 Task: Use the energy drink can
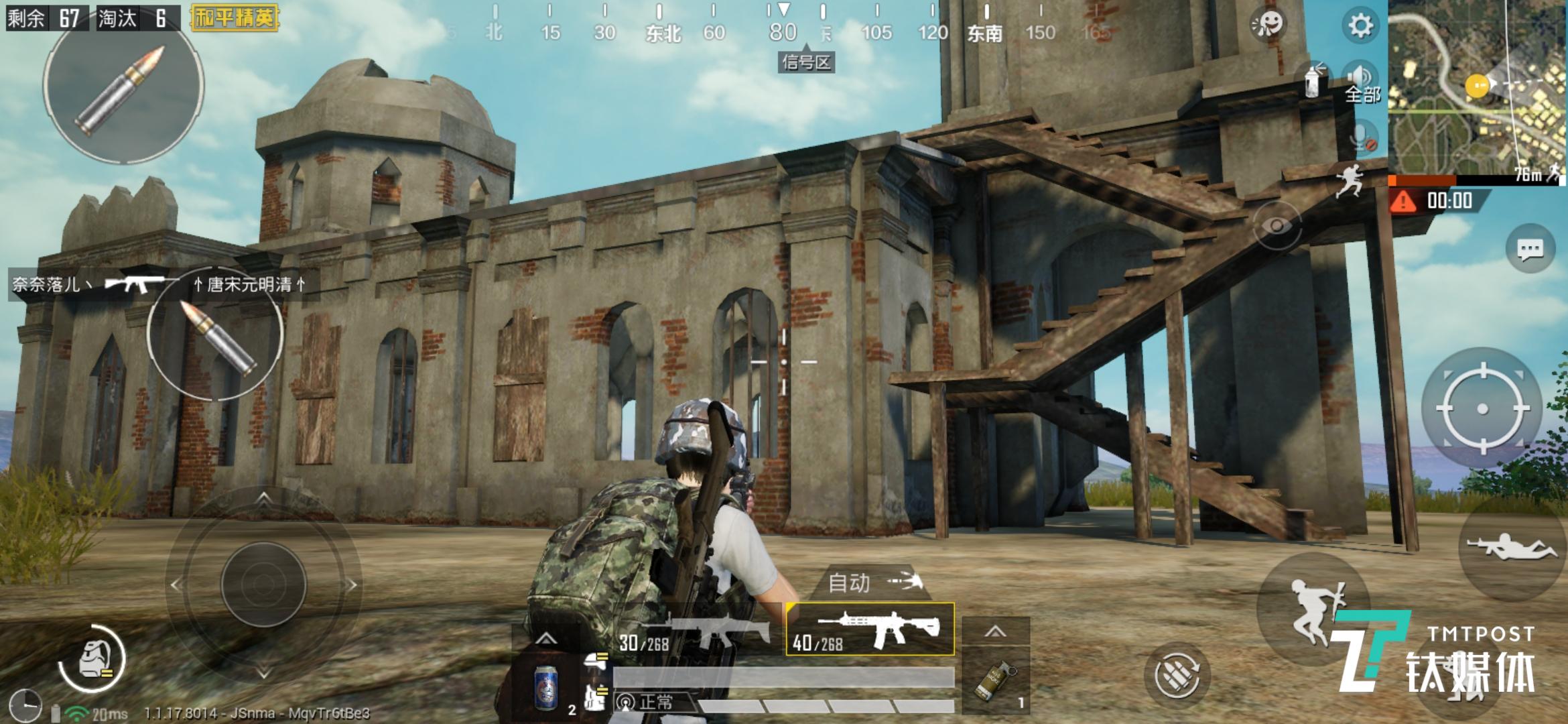pyautogui.click(x=546, y=687)
